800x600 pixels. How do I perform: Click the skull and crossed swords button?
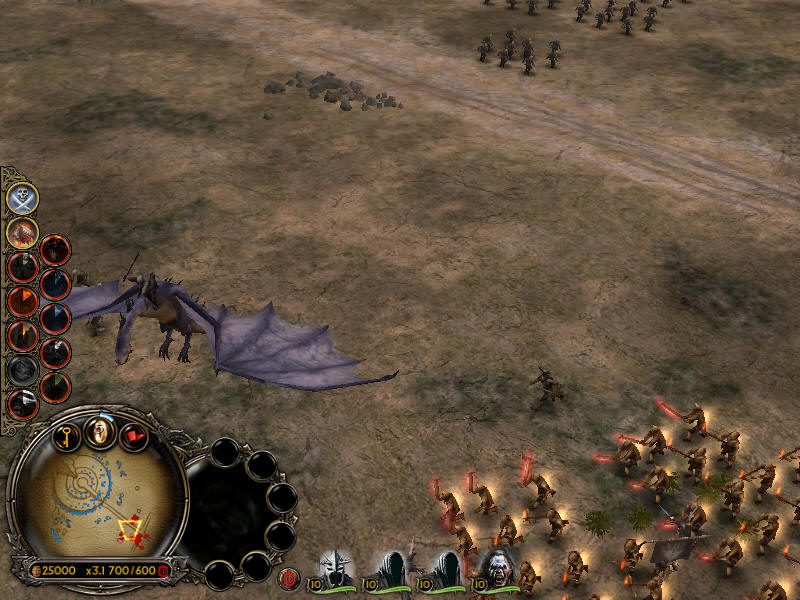22,198
